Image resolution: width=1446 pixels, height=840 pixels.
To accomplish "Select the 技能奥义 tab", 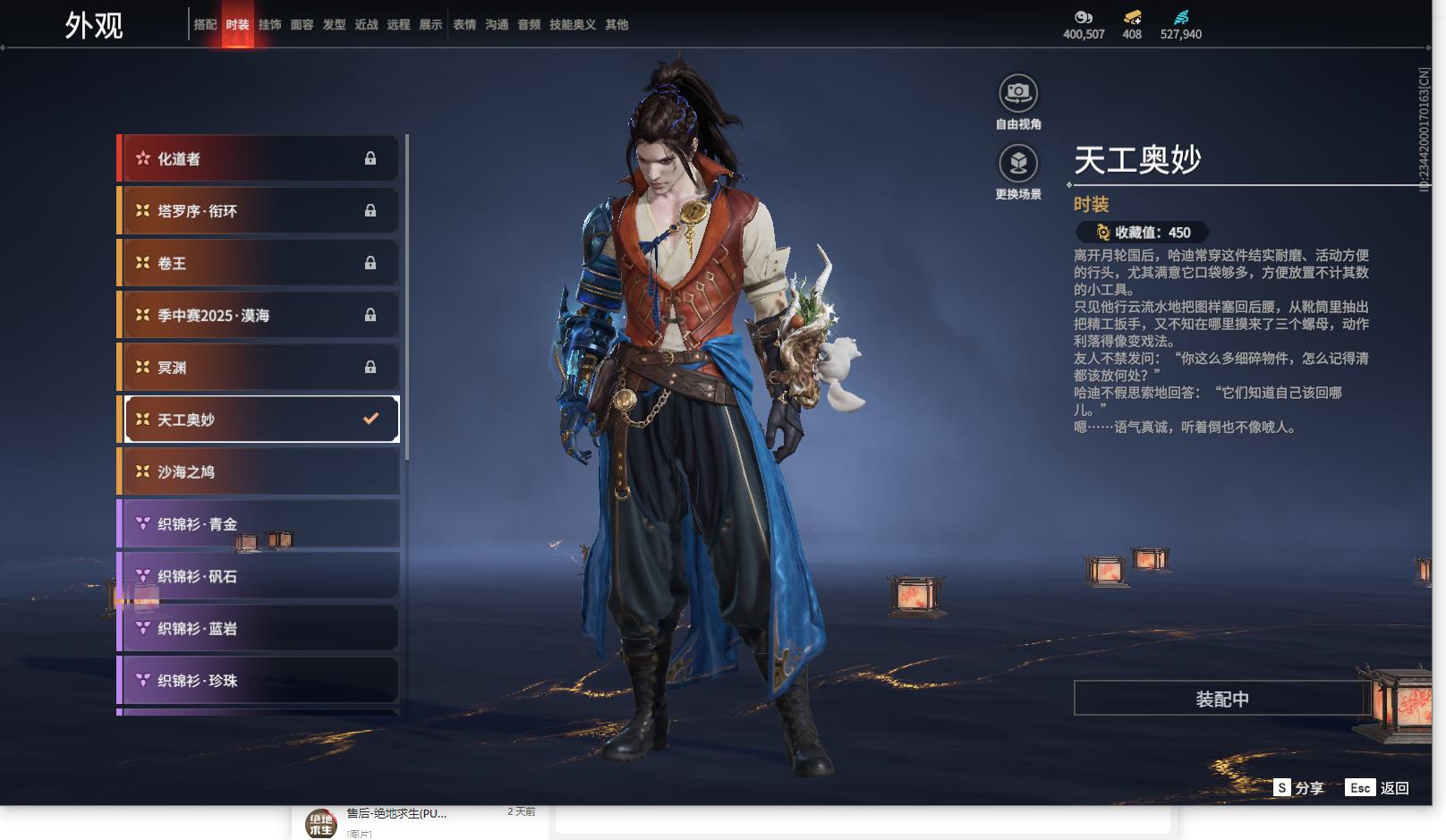I will tap(572, 25).
